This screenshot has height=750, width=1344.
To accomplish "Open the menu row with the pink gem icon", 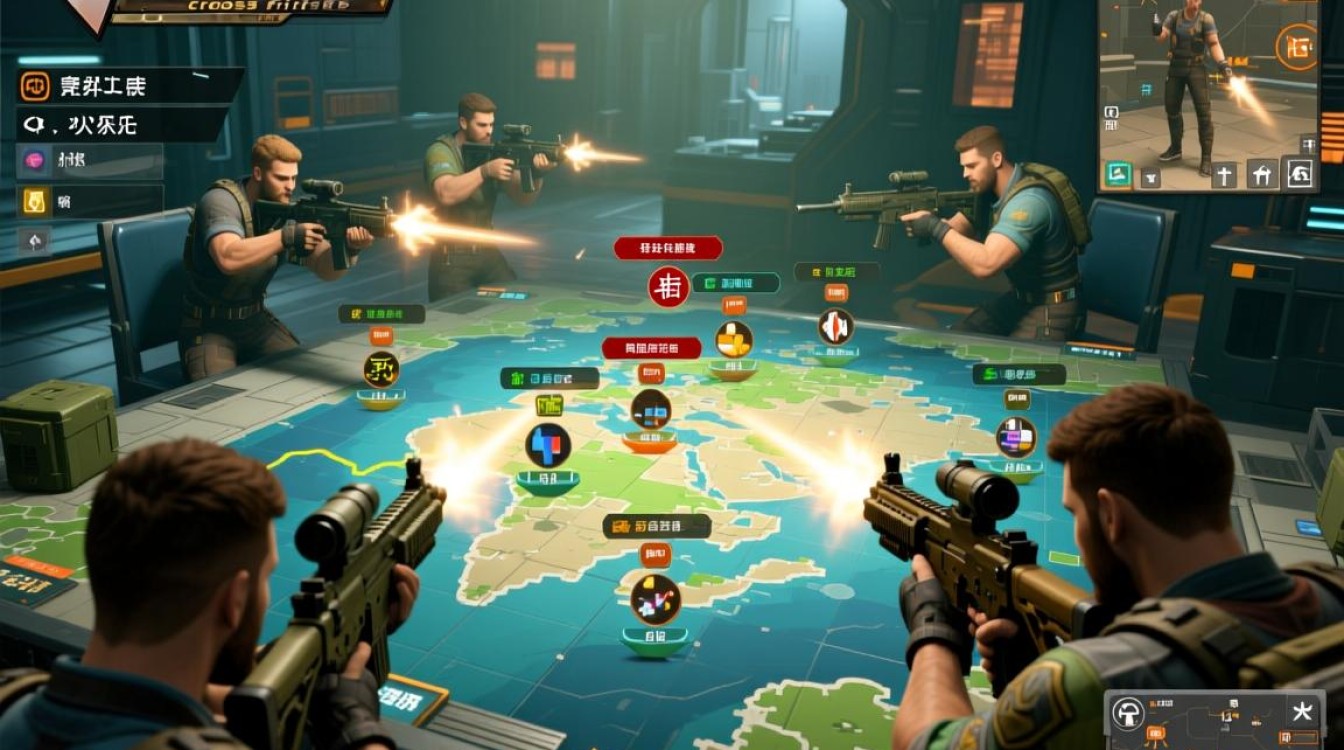I will [34, 160].
